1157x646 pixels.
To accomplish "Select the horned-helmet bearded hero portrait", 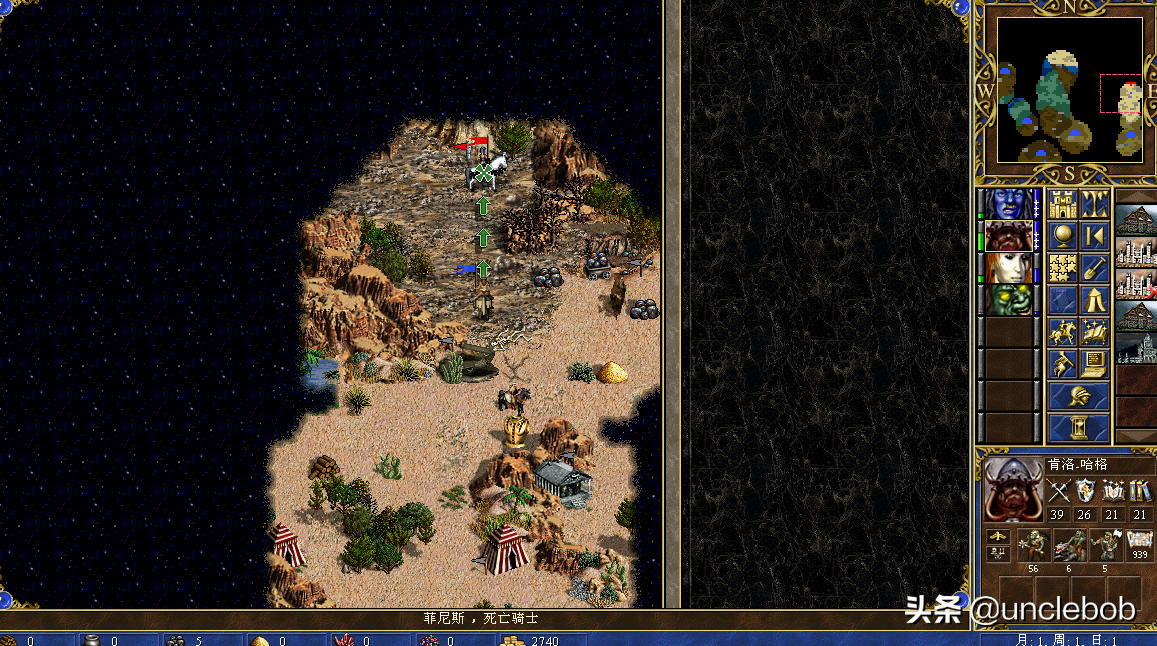I will pyautogui.click(x=1009, y=236).
